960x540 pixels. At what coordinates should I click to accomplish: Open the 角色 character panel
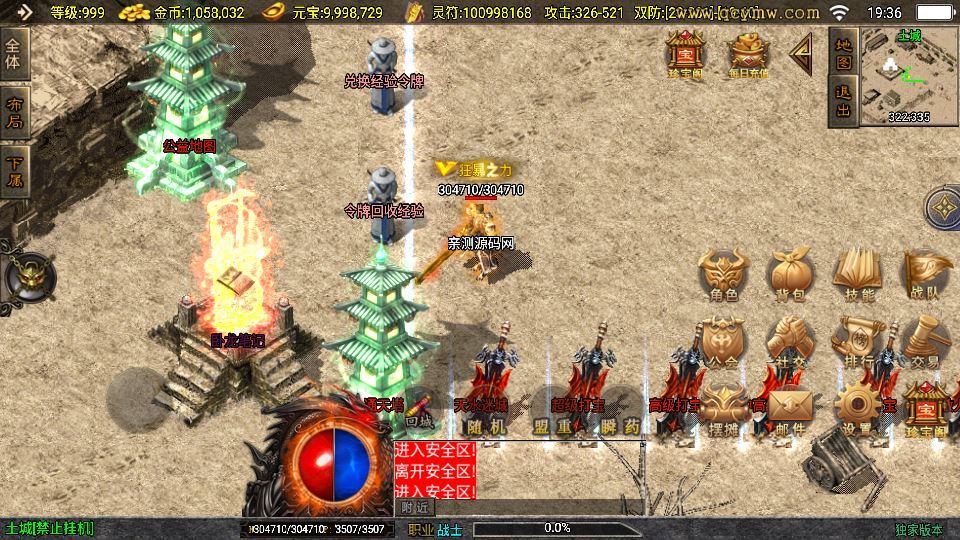pyautogui.click(x=724, y=273)
